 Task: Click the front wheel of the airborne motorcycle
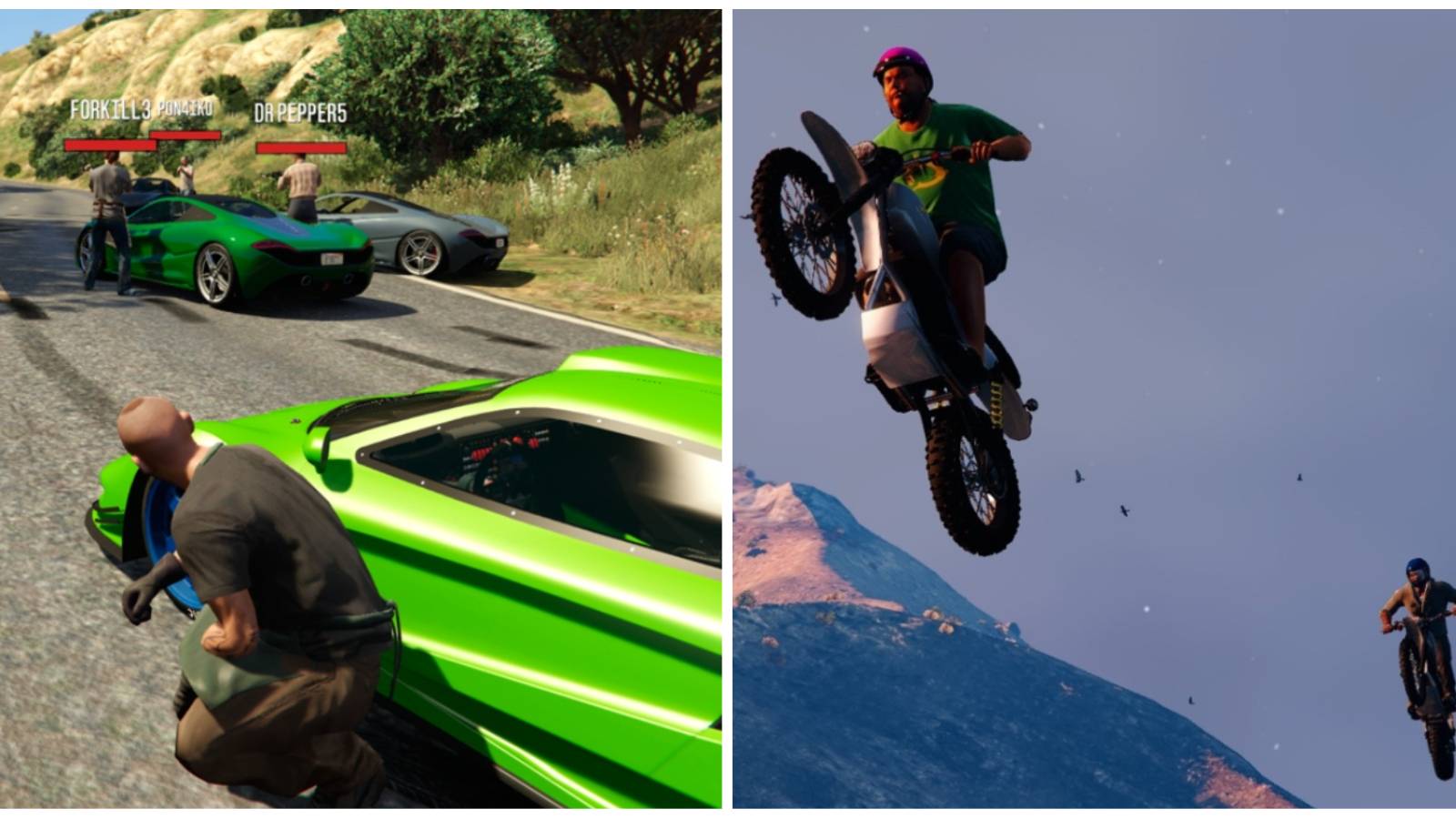click(805, 227)
